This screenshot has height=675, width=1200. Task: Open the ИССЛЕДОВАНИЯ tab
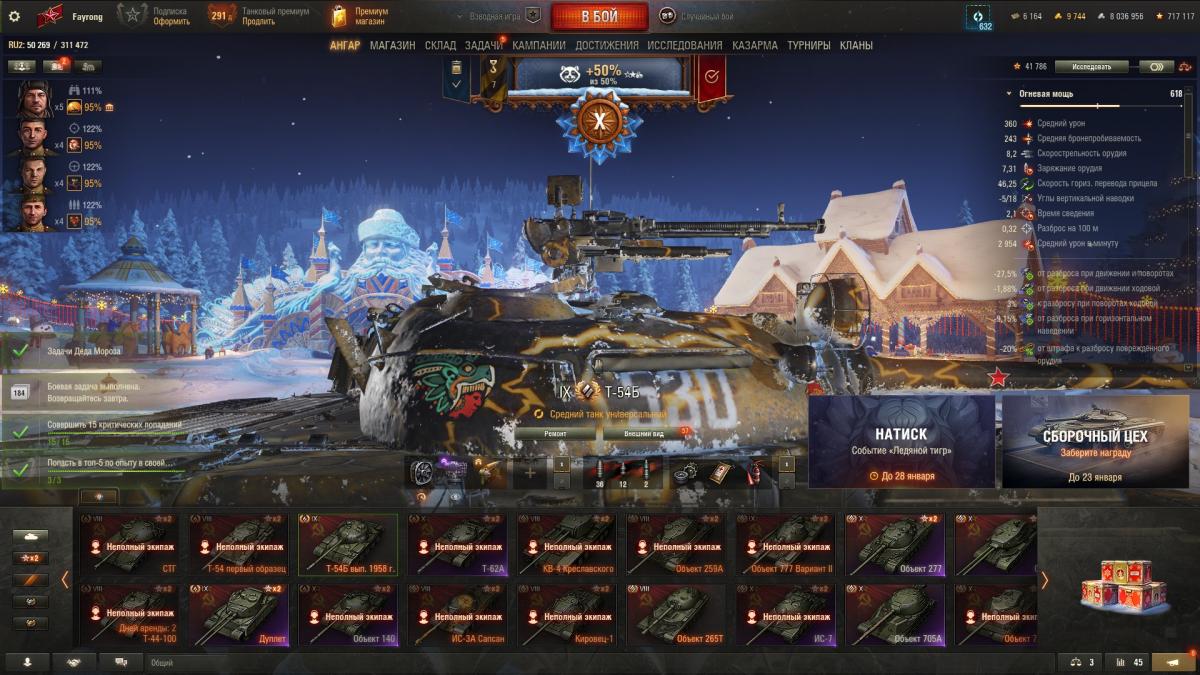(684, 45)
